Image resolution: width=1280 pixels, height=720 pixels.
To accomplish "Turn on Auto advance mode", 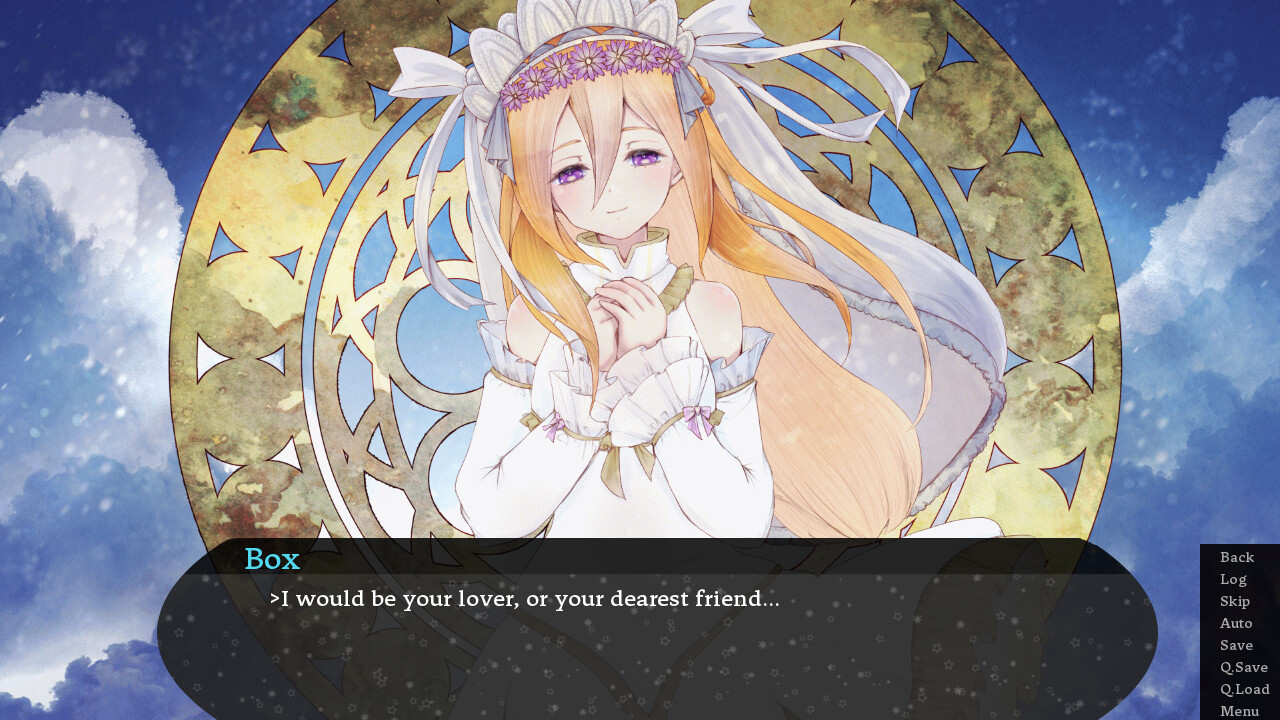I will tap(1236, 623).
